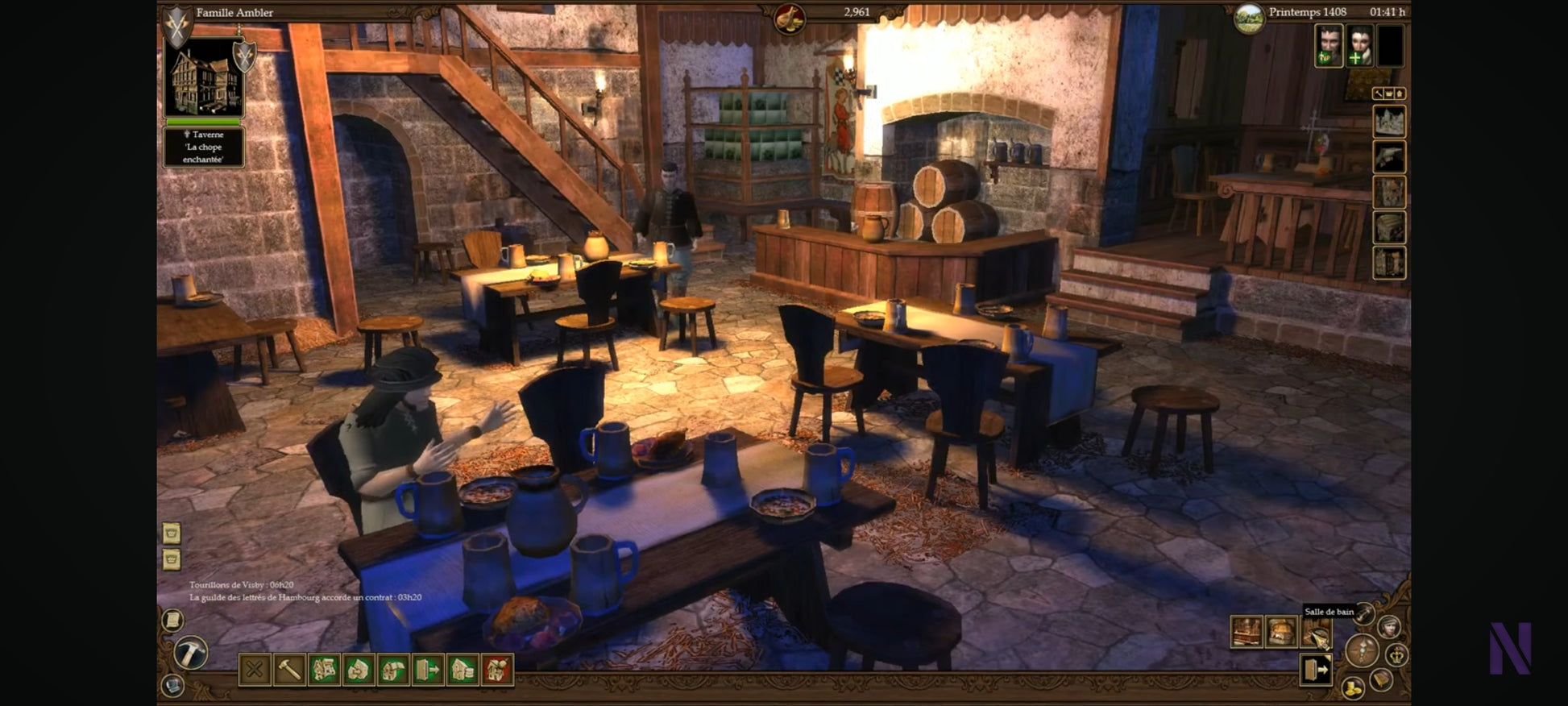The width and height of the screenshot is (1568, 706).
Task: Click the crossed-out X action button
Action: click(x=255, y=670)
